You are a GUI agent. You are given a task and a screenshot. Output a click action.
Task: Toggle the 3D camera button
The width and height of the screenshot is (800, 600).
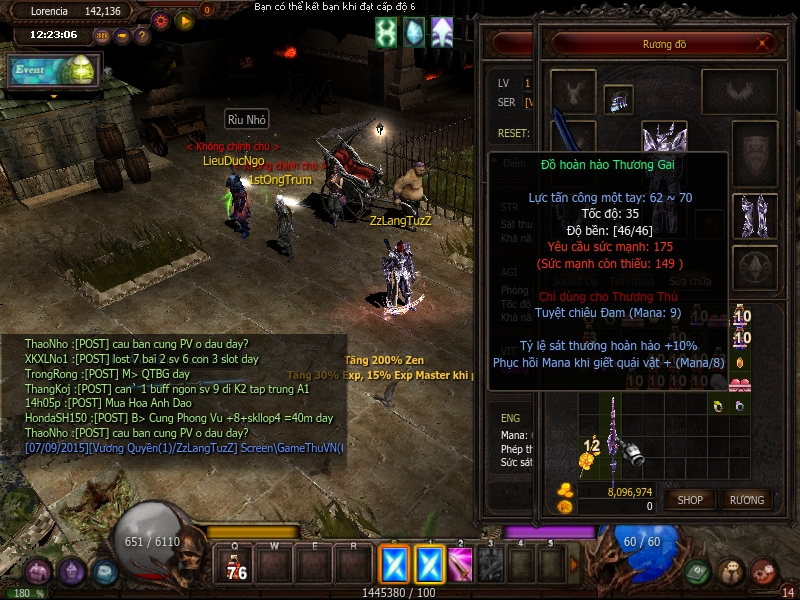pyautogui.click(x=102, y=36)
